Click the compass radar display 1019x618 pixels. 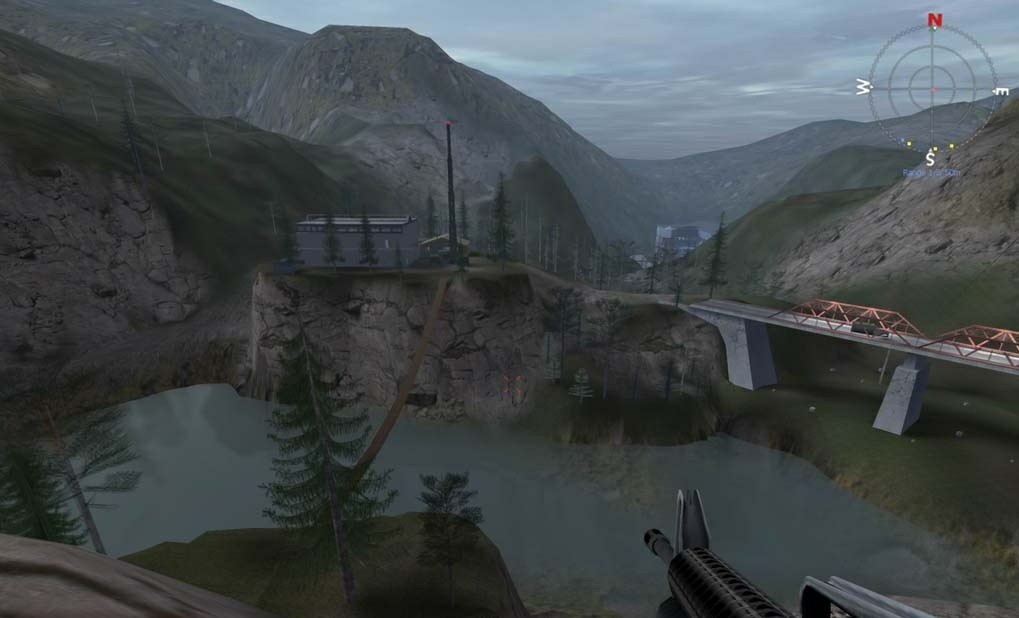932,88
